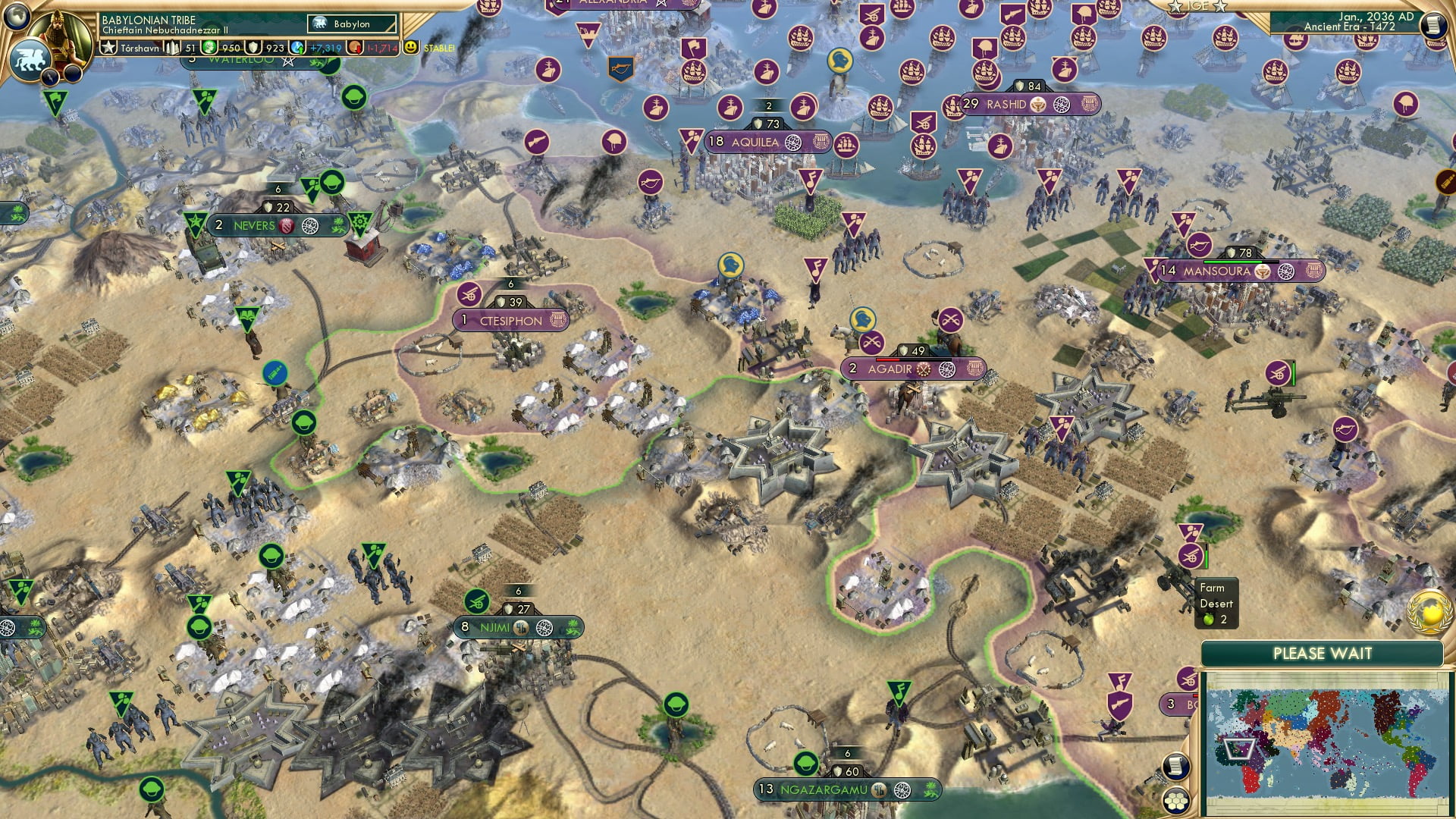
Task: Click the gold treasury icon showing 923
Action: tap(253, 46)
